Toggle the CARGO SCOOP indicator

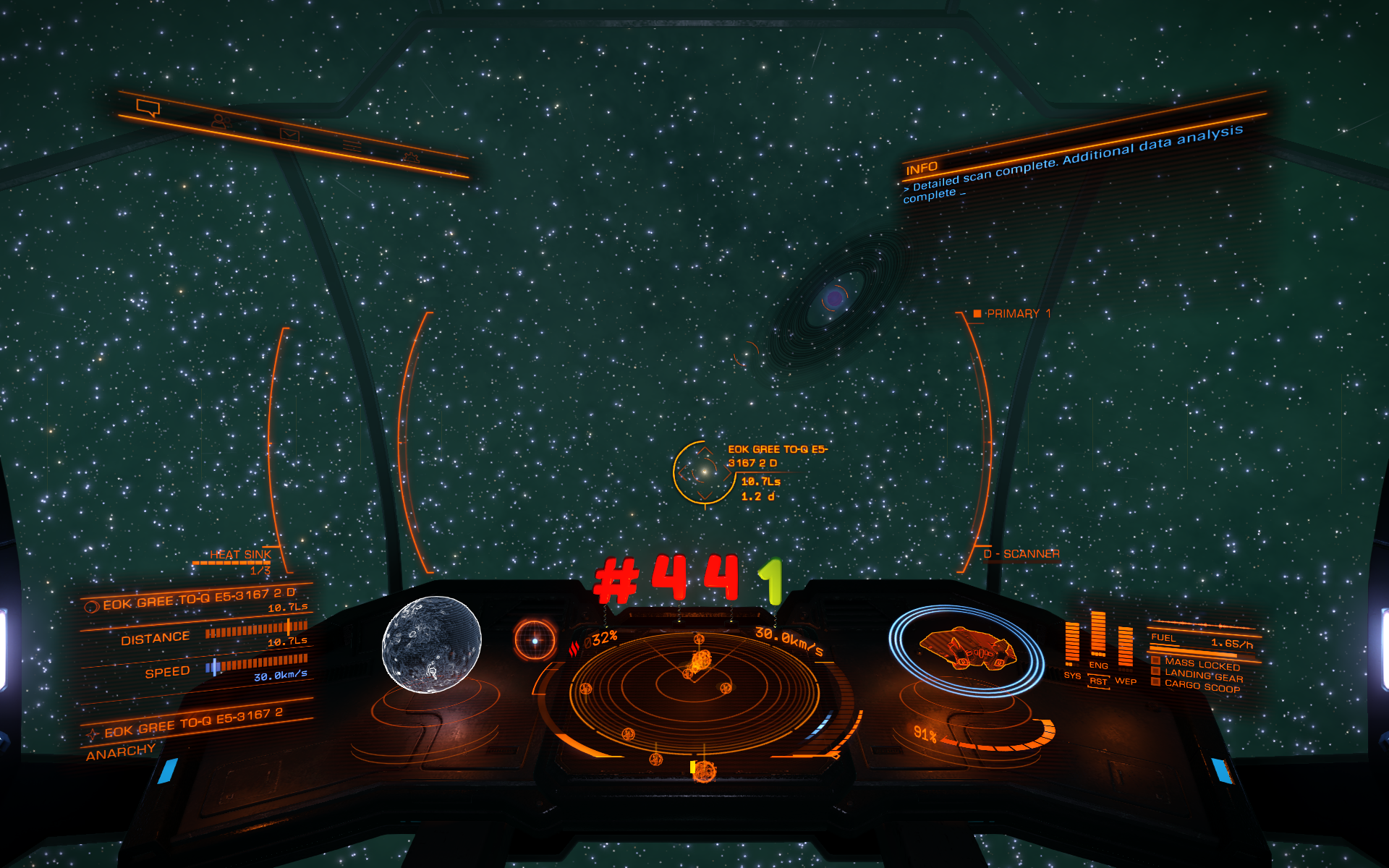pyautogui.click(x=1202, y=687)
